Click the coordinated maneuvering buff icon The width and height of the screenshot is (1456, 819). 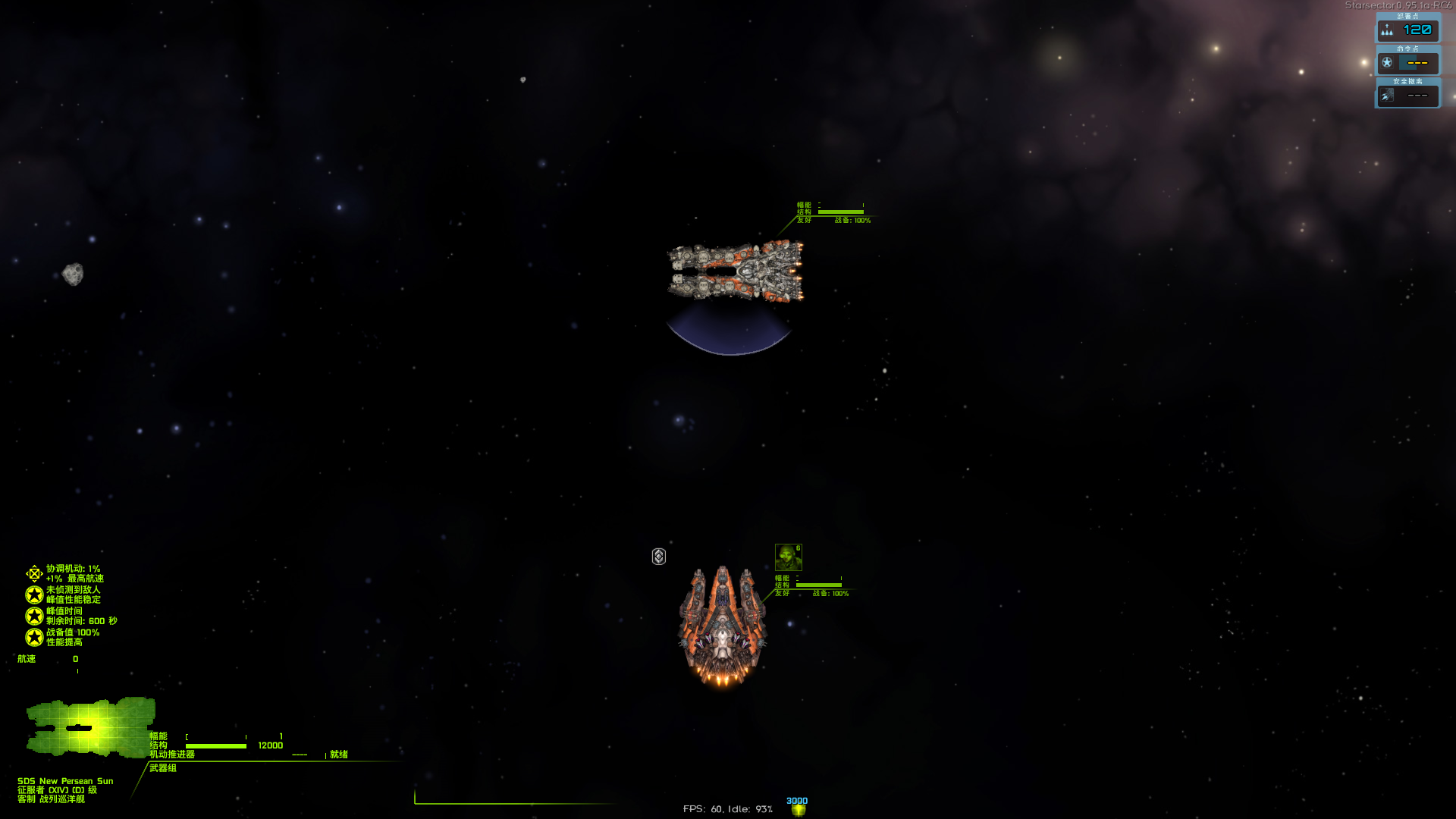click(33, 573)
